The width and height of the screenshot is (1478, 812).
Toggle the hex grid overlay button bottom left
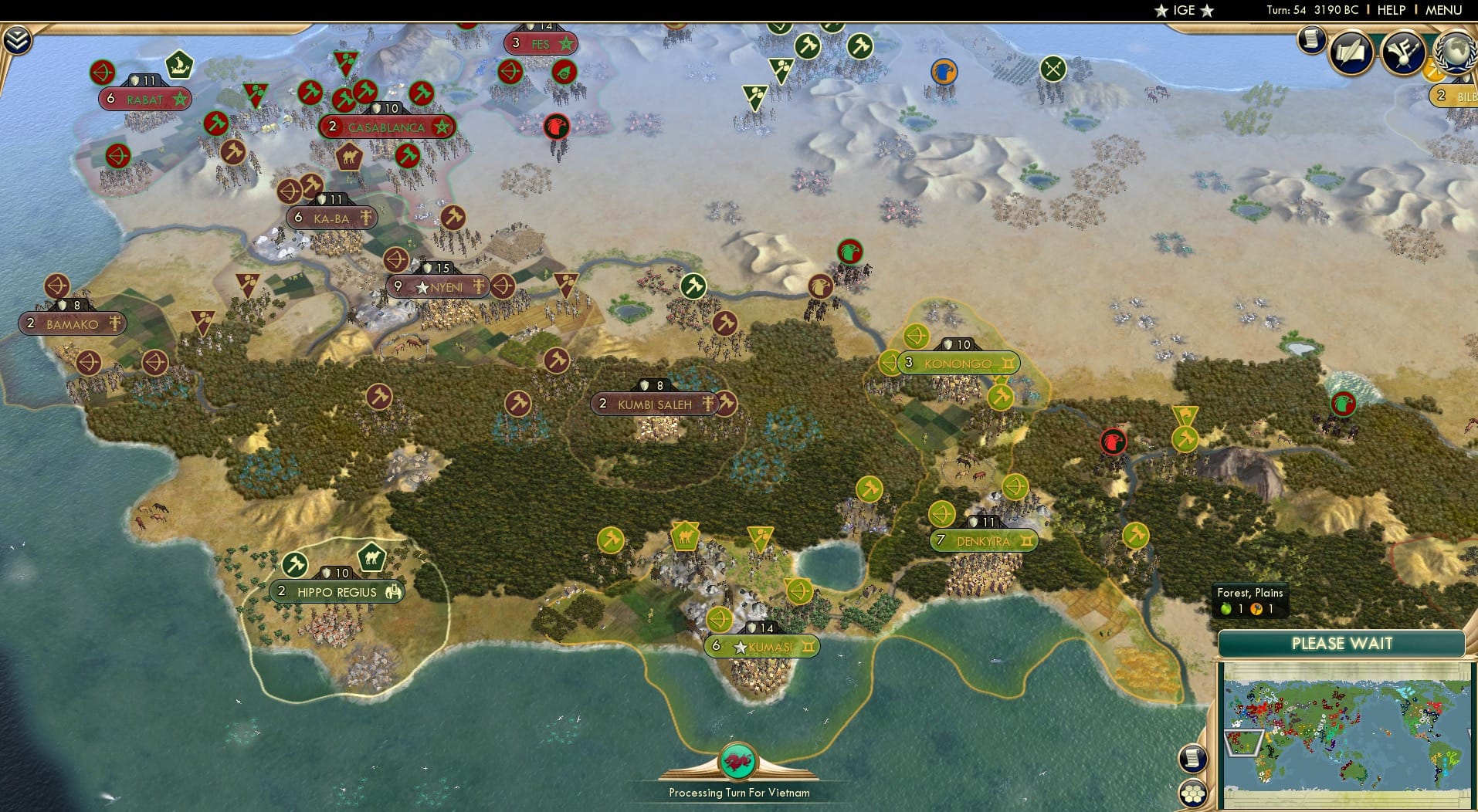[1192, 792]
